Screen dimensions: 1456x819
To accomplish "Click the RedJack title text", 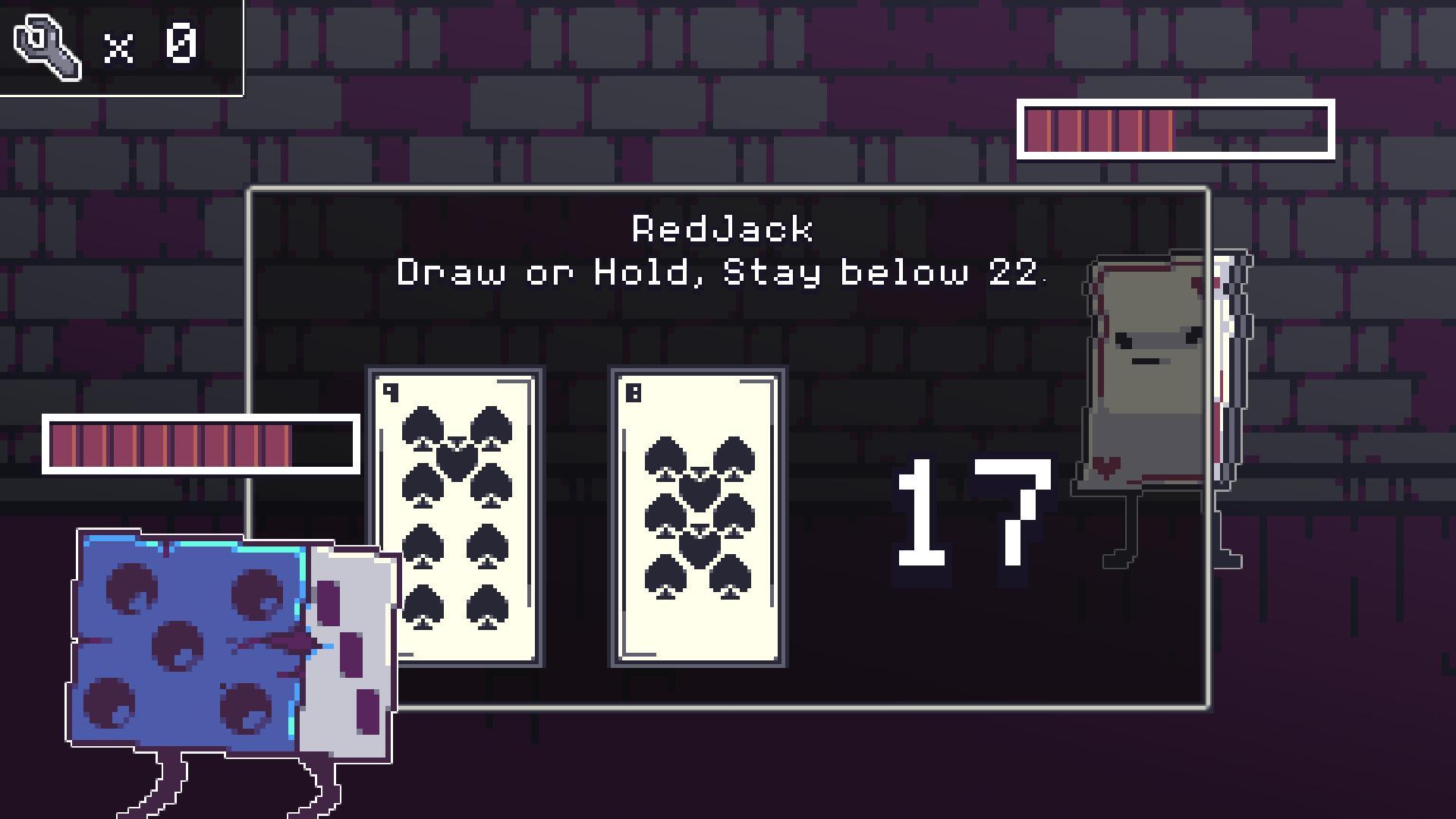I will pyautogui.click(x=723, y=228).
